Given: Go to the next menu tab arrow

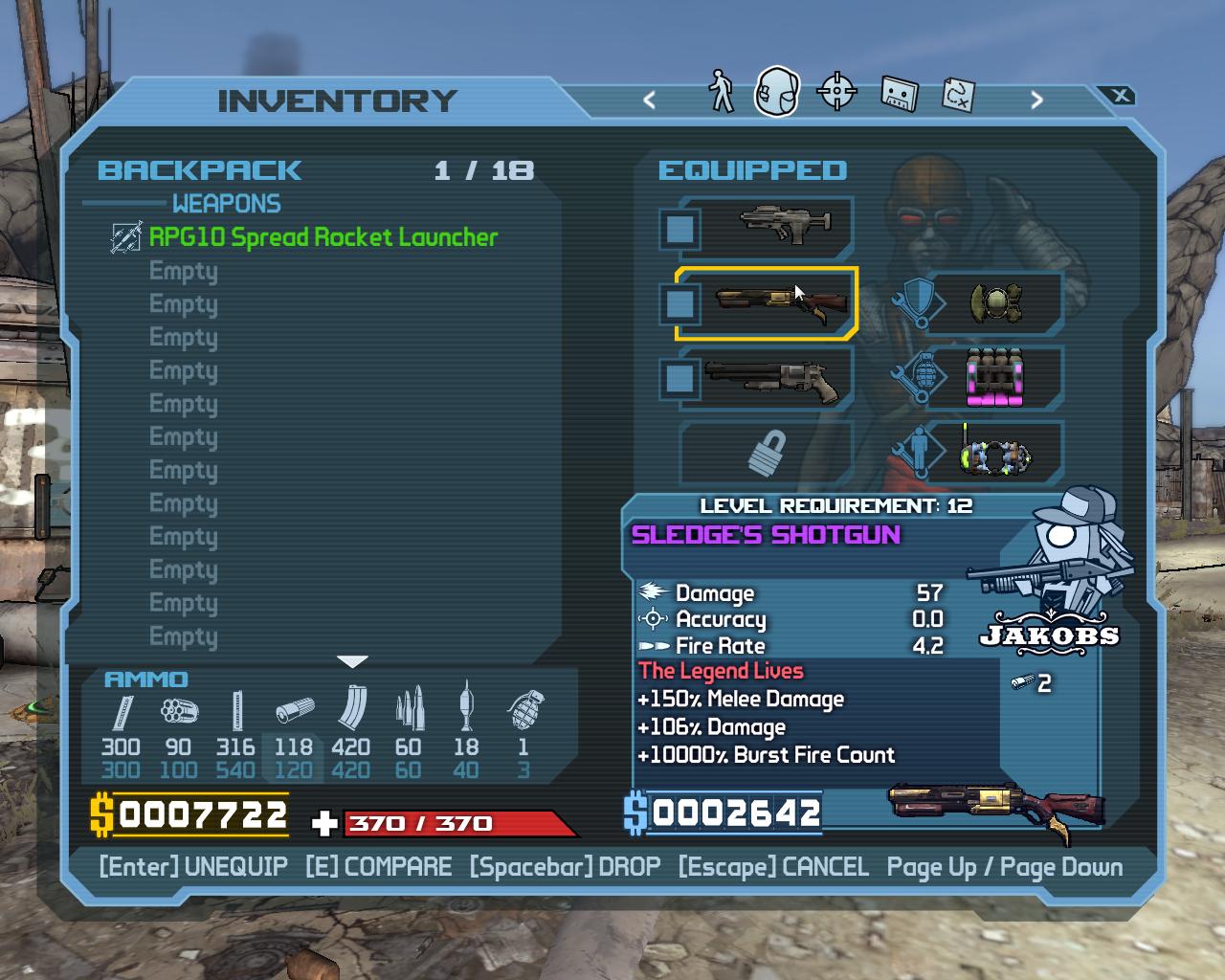Looking at the screenshot, I should pyautogui.click(x=1036, y=100).
